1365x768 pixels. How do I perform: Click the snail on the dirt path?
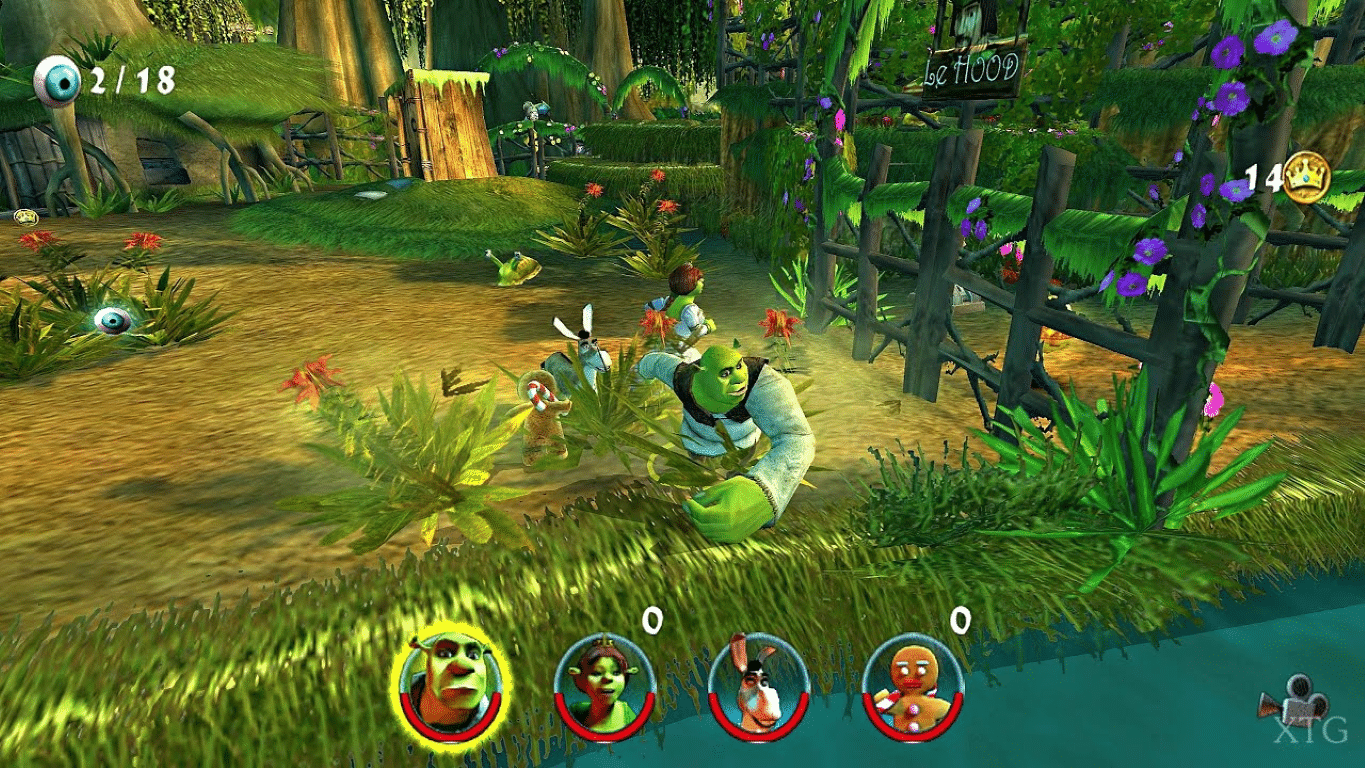(517, 271)
